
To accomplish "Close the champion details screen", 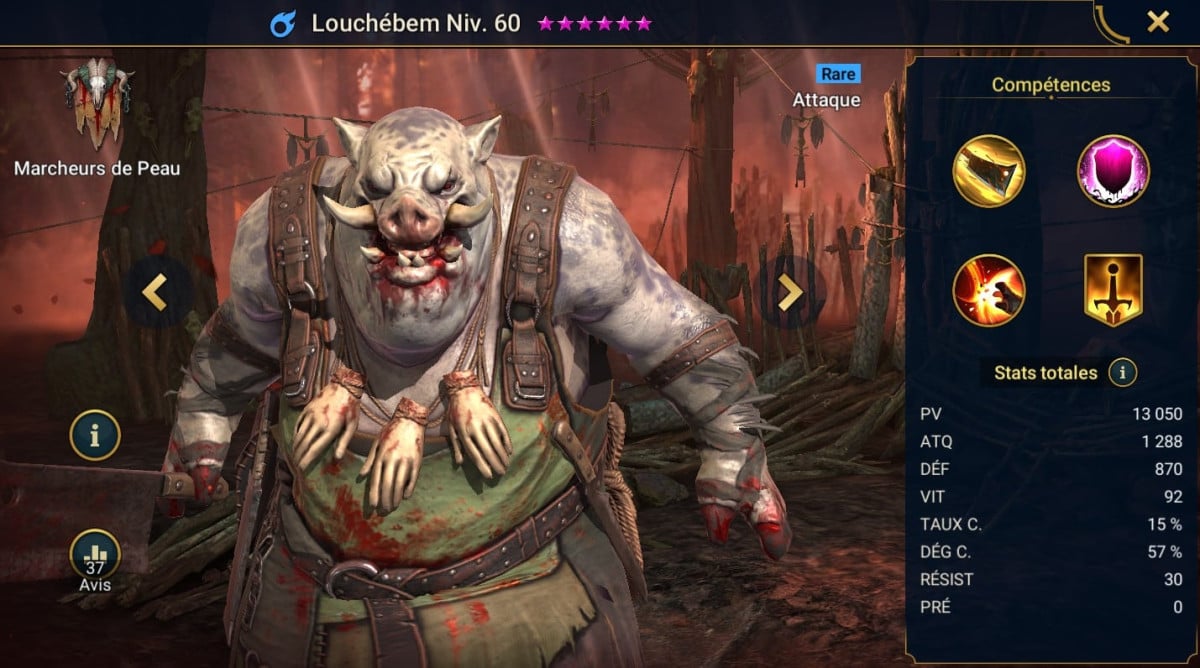I will pyautogui.click(x=1158, y=22).
